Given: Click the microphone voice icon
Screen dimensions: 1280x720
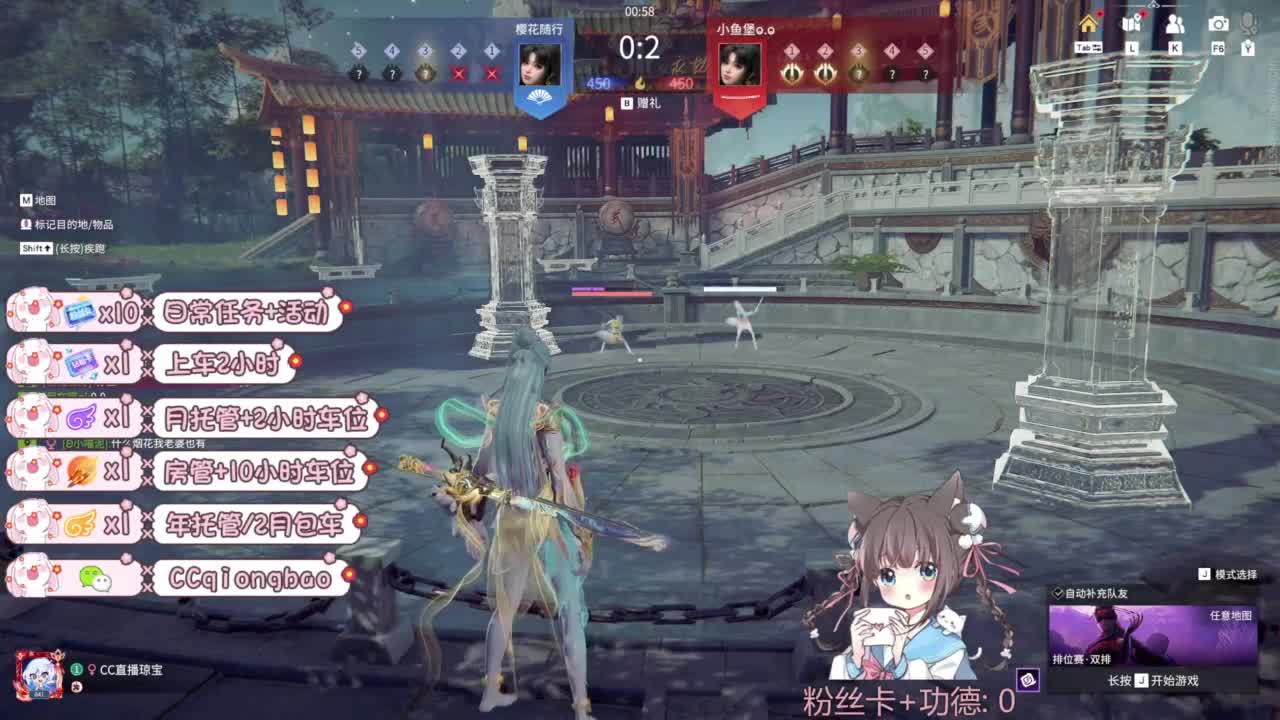Looking at the screenshot, I should pyautogui.click(x=1249, y=22).
